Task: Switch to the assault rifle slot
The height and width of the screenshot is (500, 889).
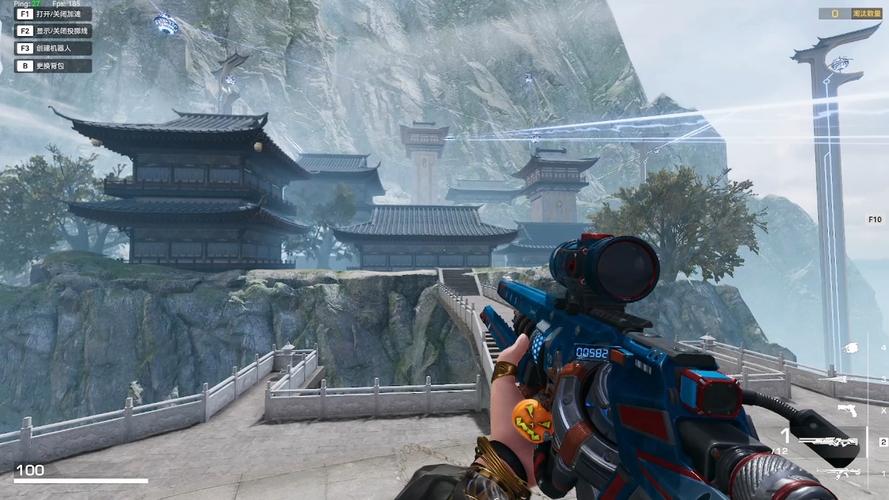Action: coord(838,472)
